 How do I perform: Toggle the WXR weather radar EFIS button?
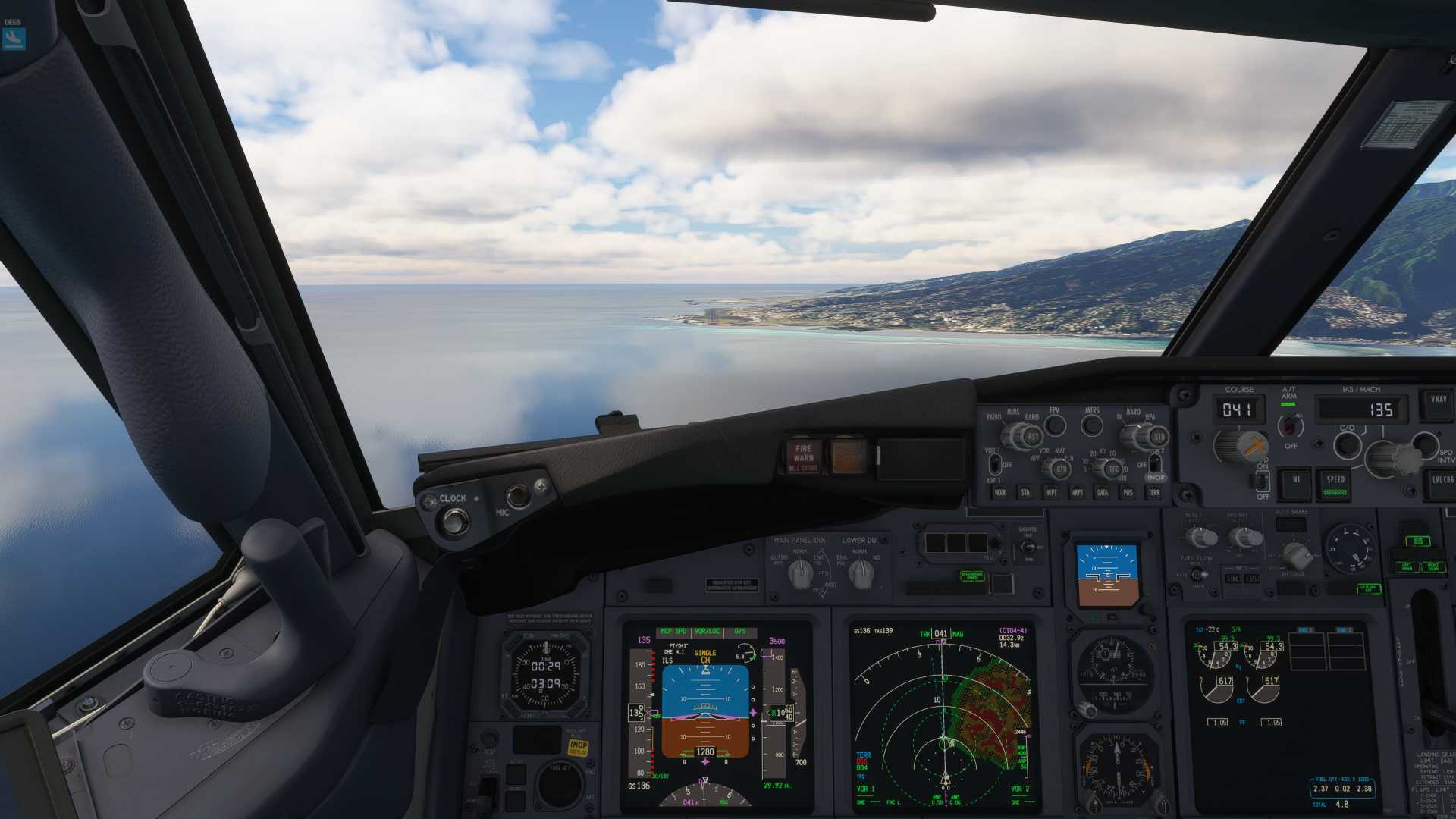pyautogui.click(x=1000, y=493)
